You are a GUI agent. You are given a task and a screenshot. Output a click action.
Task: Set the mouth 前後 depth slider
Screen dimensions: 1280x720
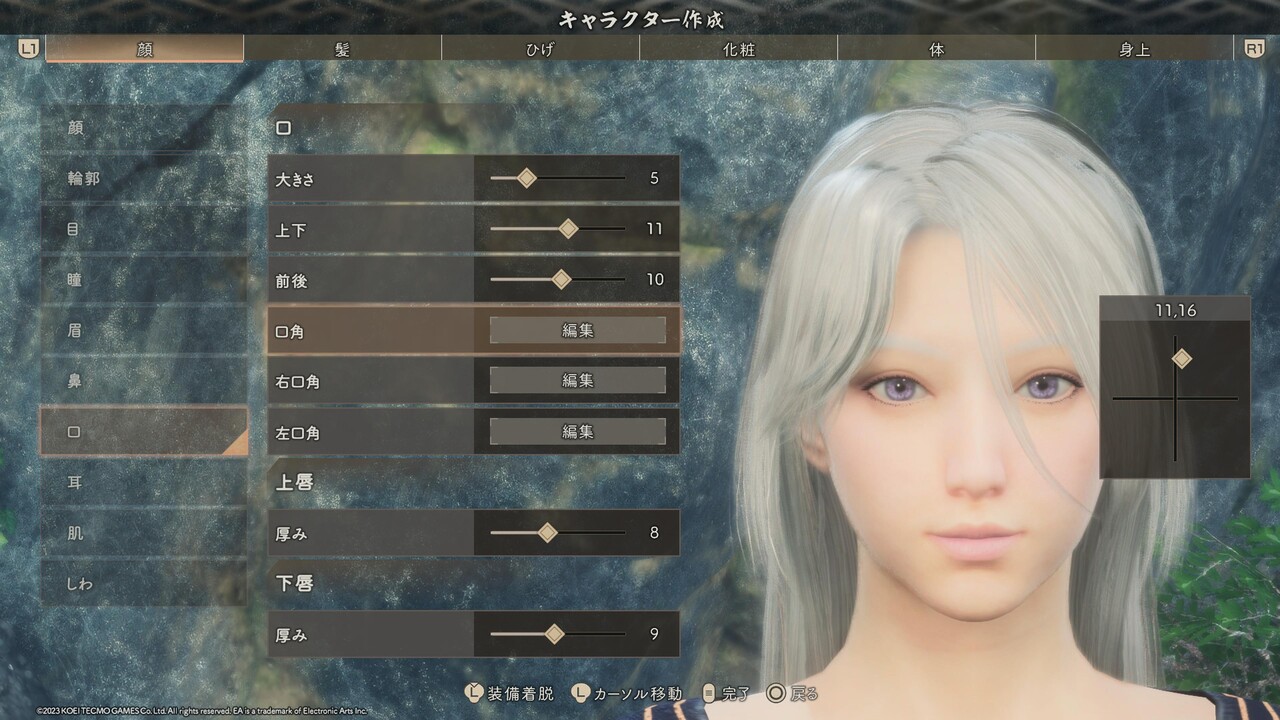pyautogui.click(x=561, y=280)
